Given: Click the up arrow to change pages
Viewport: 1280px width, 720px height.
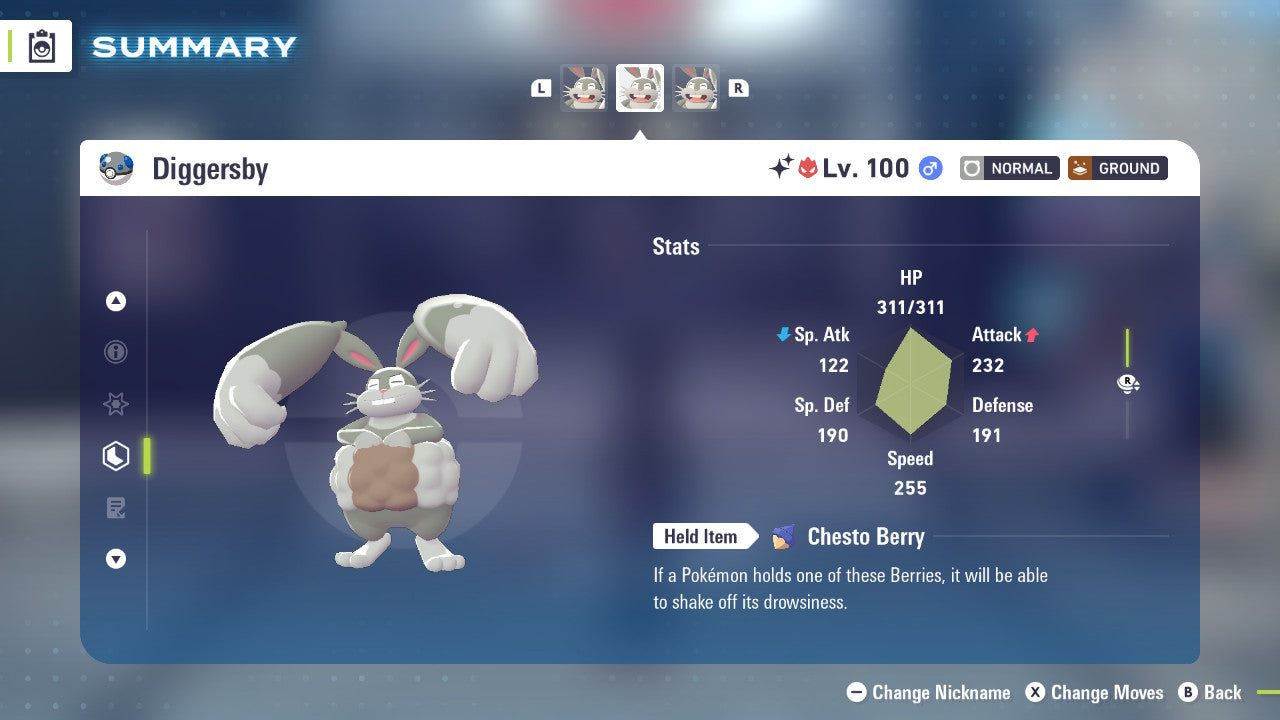Looking at the screenshot, I should pyautogui.click(x=116, y=301).
